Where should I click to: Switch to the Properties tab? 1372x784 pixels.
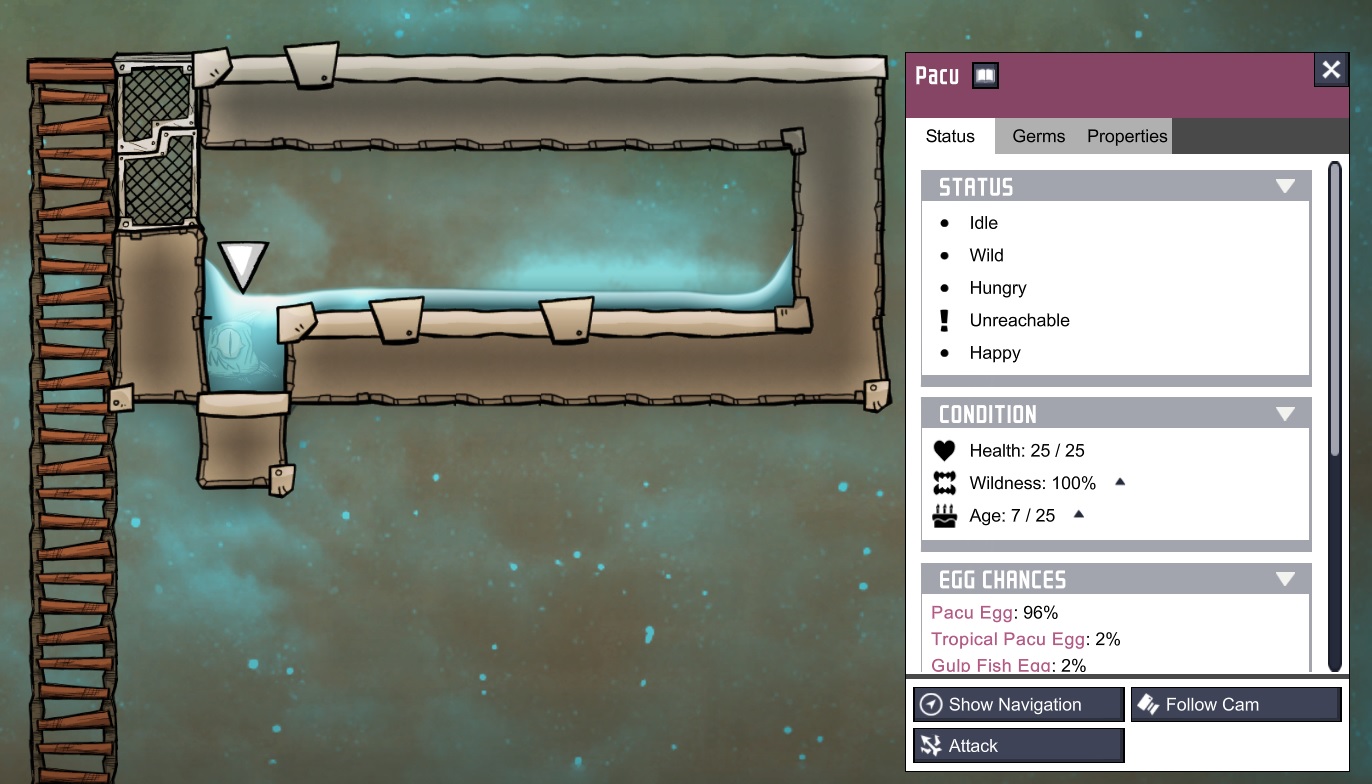click(x=1126, y=136)
